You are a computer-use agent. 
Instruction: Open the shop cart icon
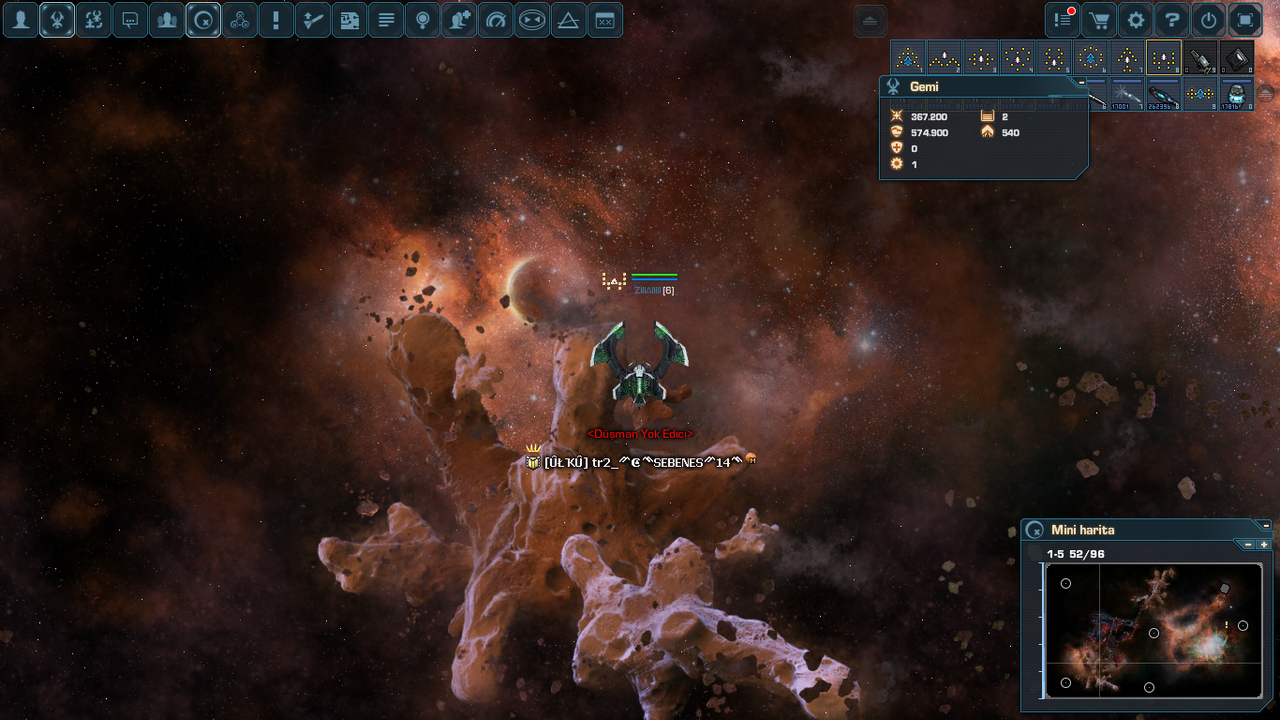1099,20
